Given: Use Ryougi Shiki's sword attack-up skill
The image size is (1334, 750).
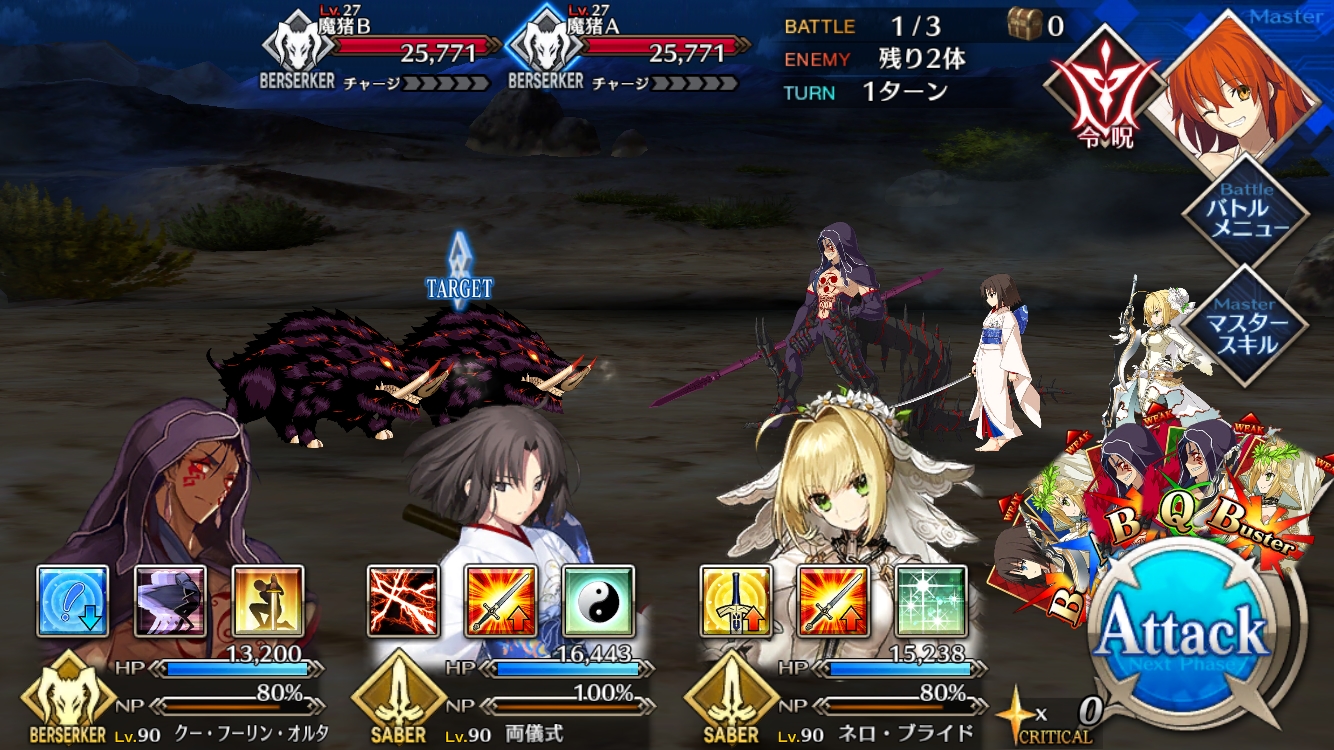Looking at the screenshot, I should pyautogui.click(x=501, y=601).
